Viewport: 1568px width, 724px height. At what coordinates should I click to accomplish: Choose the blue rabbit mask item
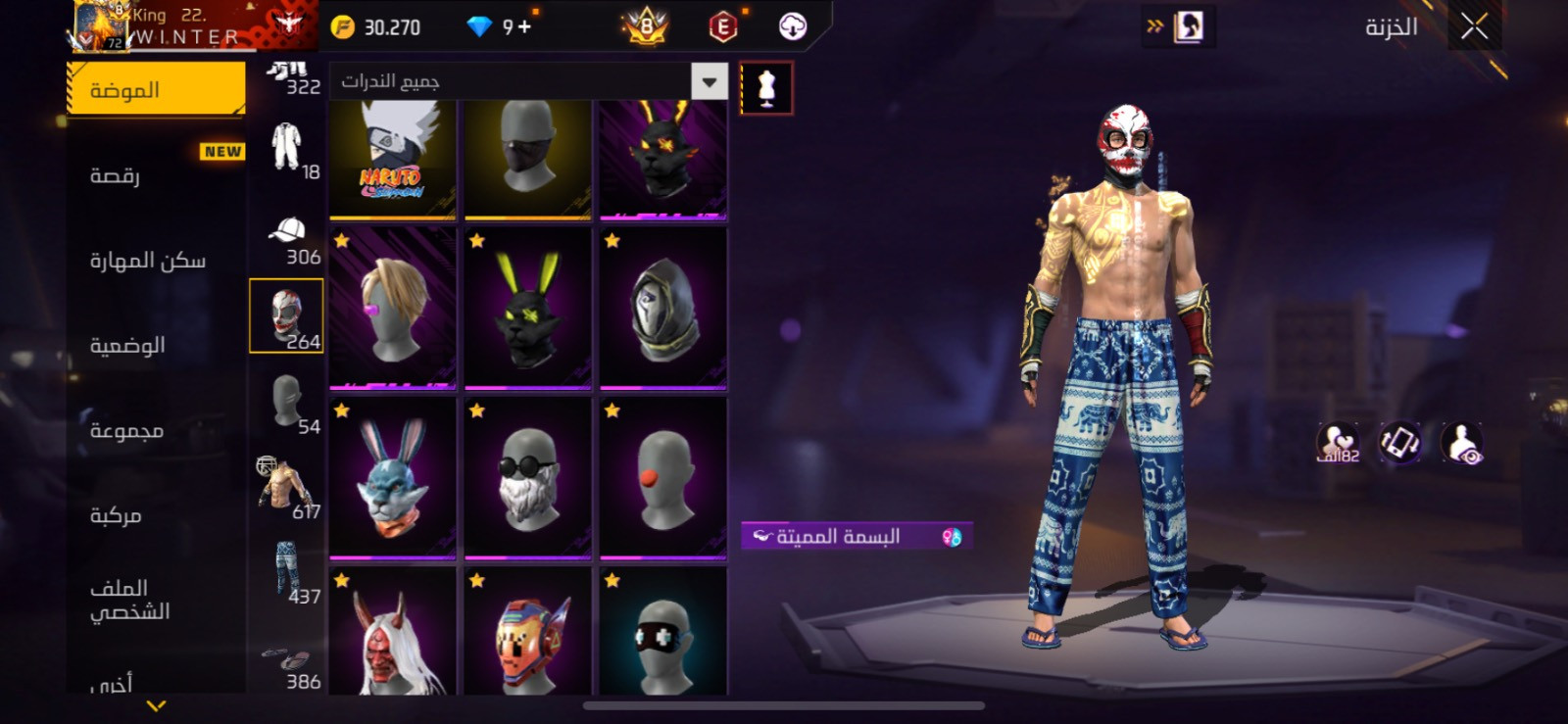click(x=393, y=478)
